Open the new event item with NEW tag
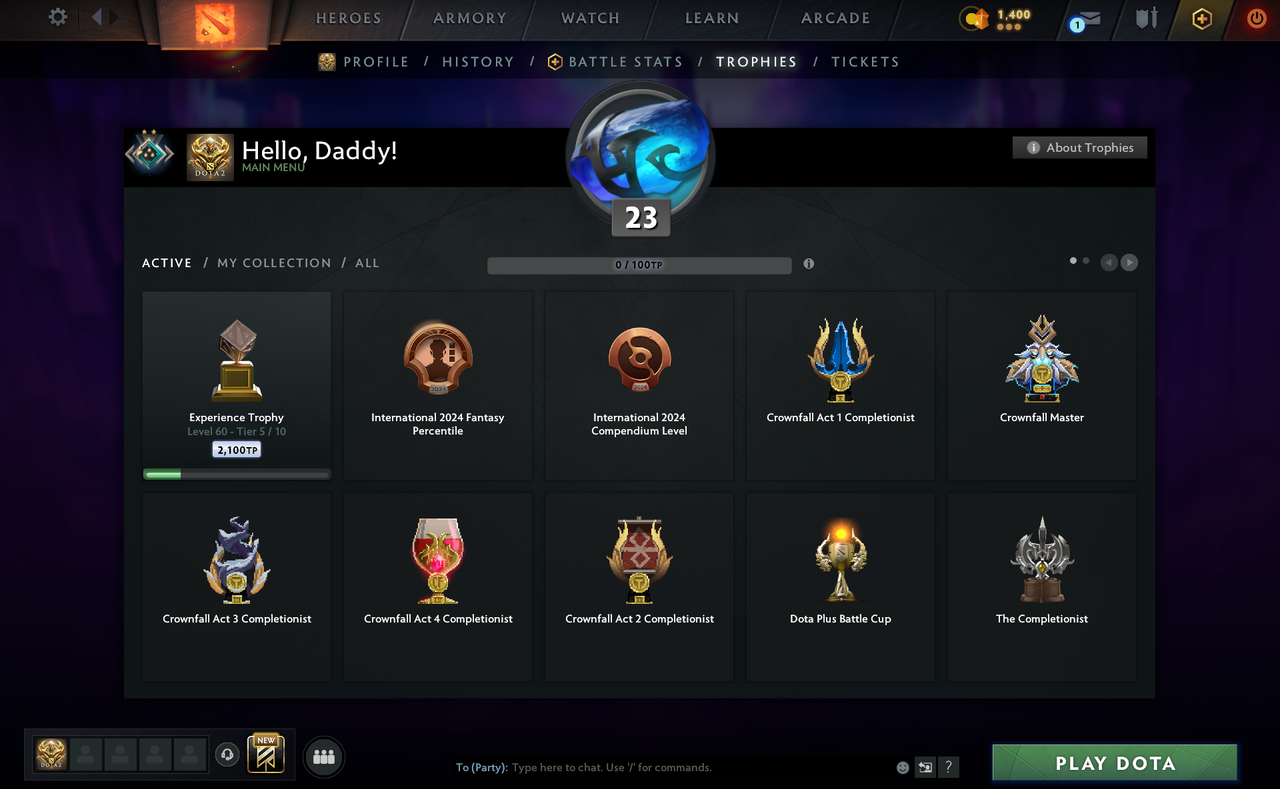The height and width of the screenshot is (789, 1280). tap(265, 756)
